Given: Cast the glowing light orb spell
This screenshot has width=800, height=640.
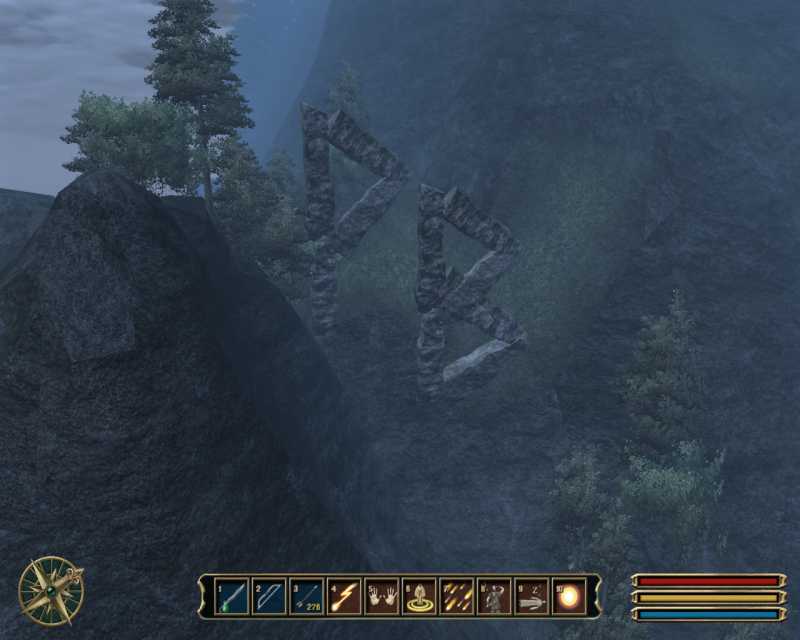Looking at the screenshot, I should tap(568, 597).
